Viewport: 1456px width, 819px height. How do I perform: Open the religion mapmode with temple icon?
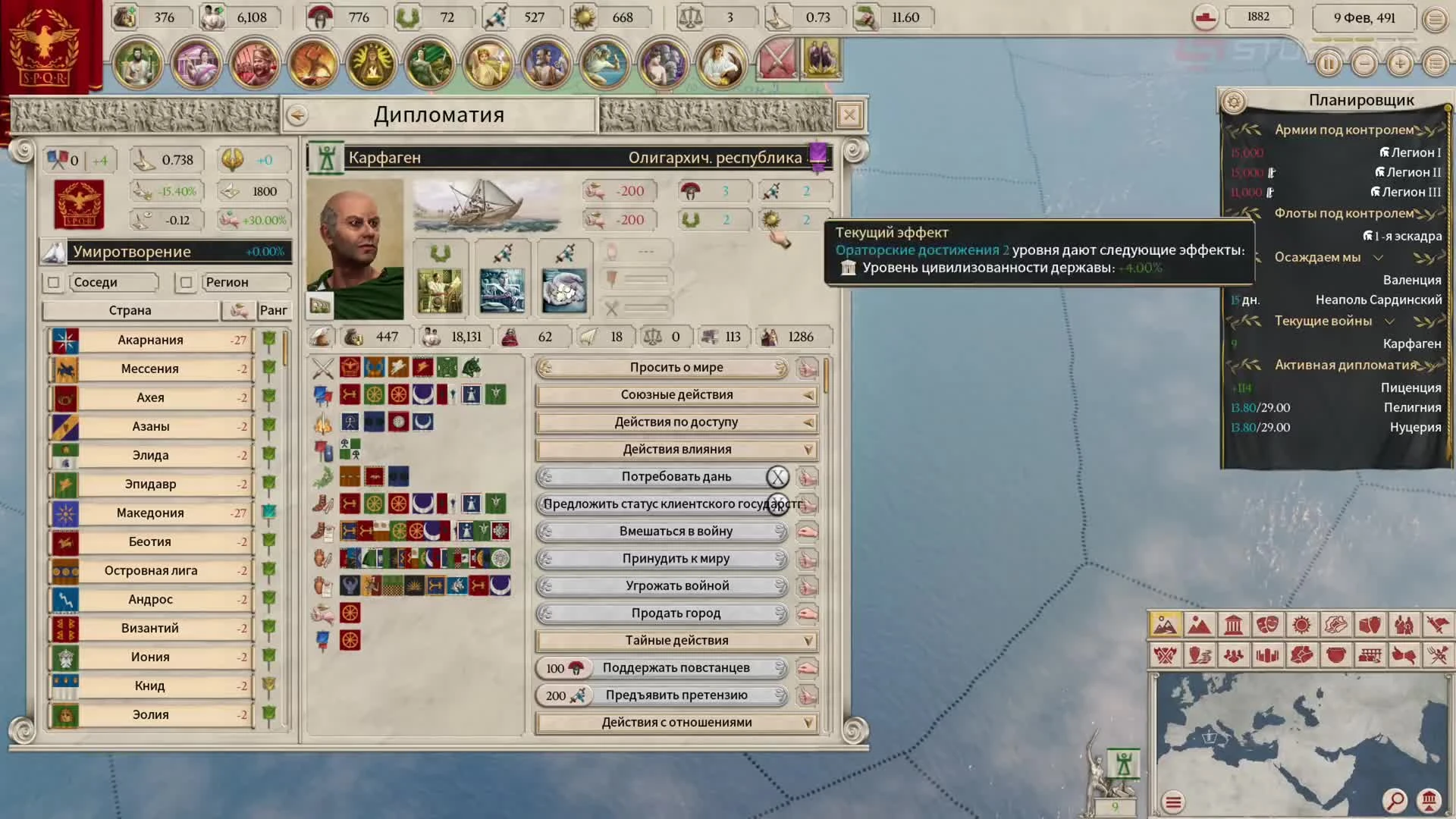1232,624
